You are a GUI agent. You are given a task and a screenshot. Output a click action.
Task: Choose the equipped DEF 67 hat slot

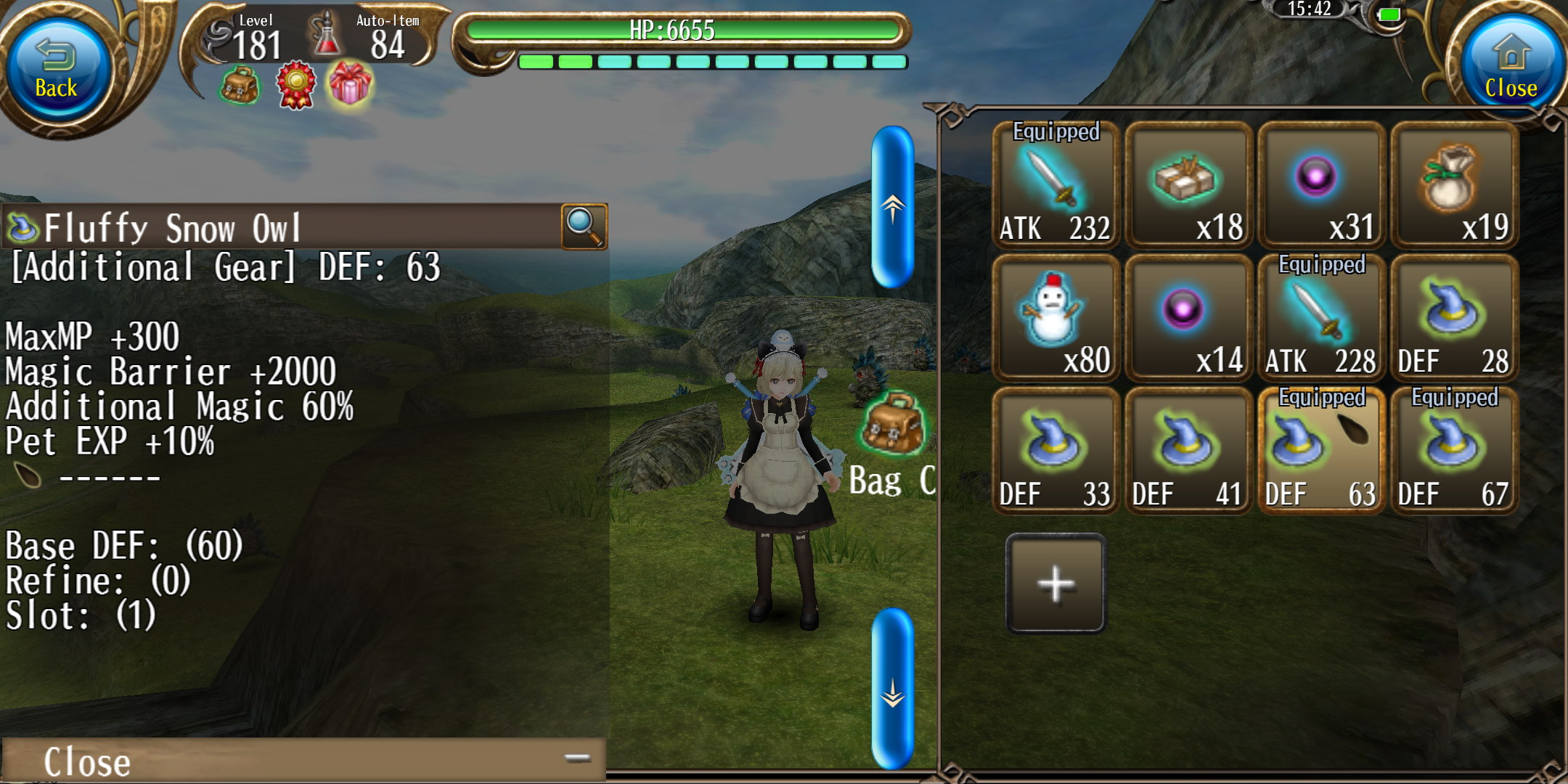[1453, 452]
